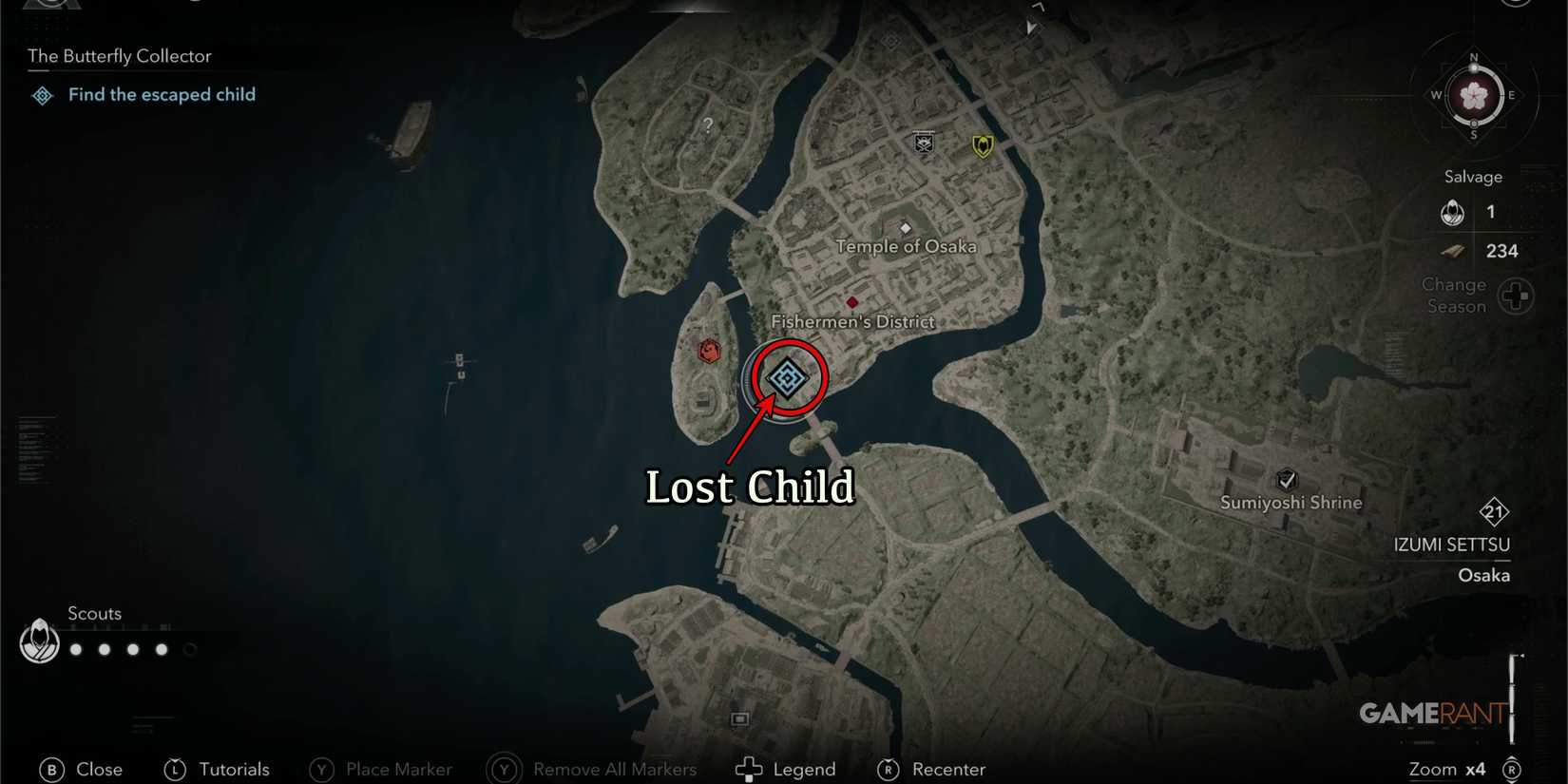
Task: Click the hooded Scouts icon in the lower left
Action: click(x=38, y=642)
